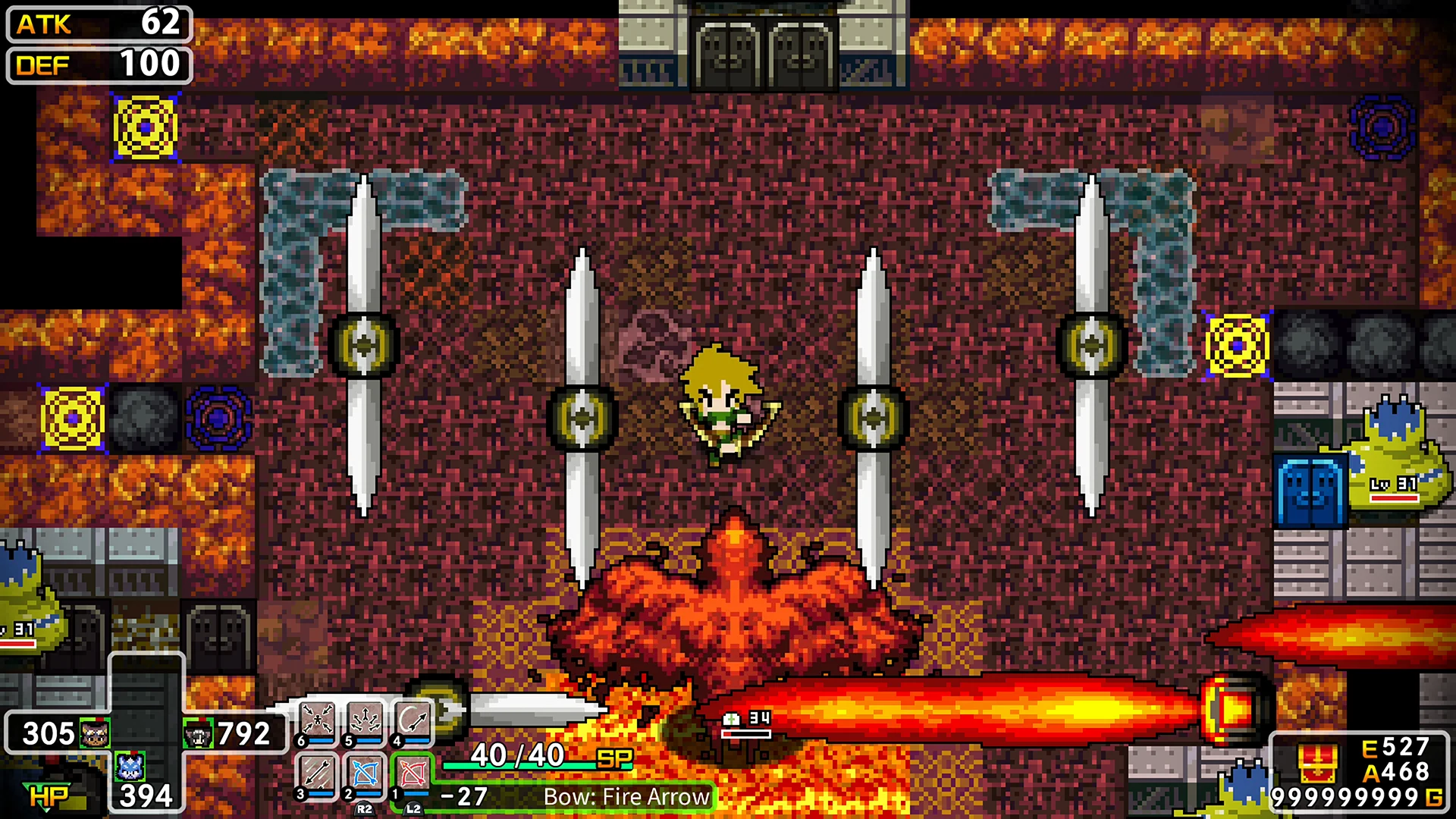
Task: Select the blue bow skill bound to R2
Action: tap(365, 772)
